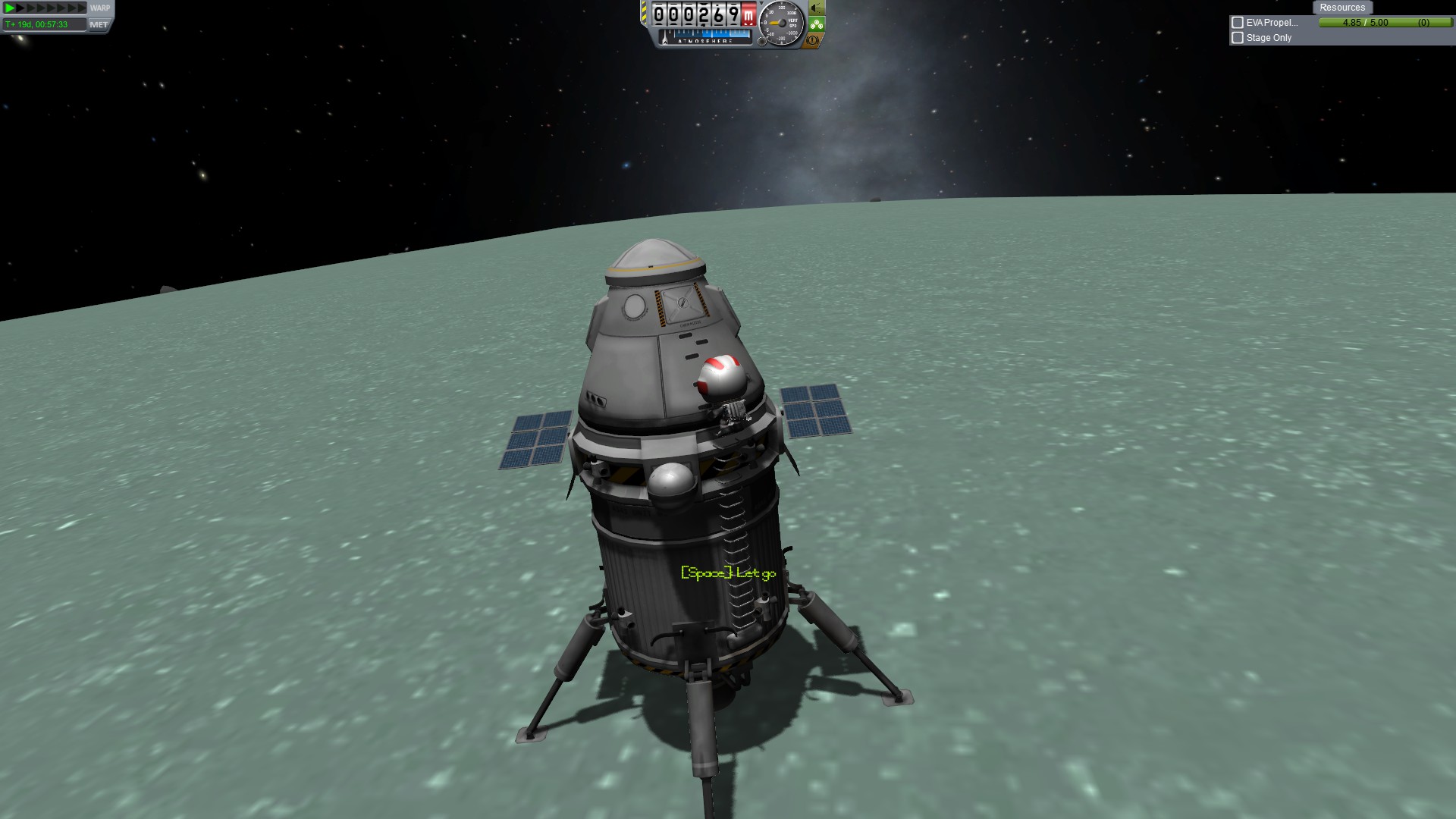This screenshot has width=1456, height=819.
Task: Tick the EVA Propellant checkbox
Action: 1238,23
